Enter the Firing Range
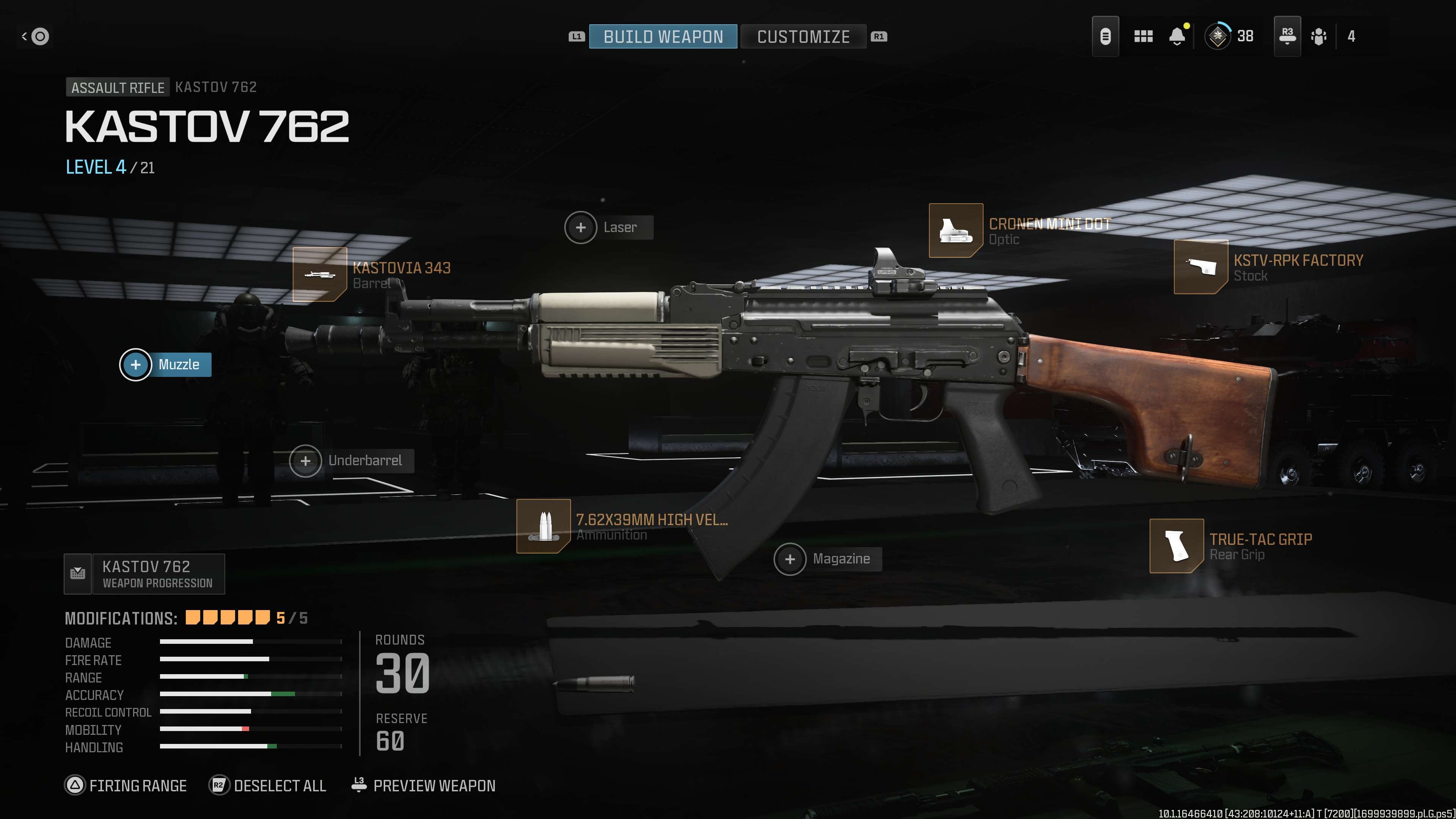This screenshot has height=819, width=1456. coord(126,786)
